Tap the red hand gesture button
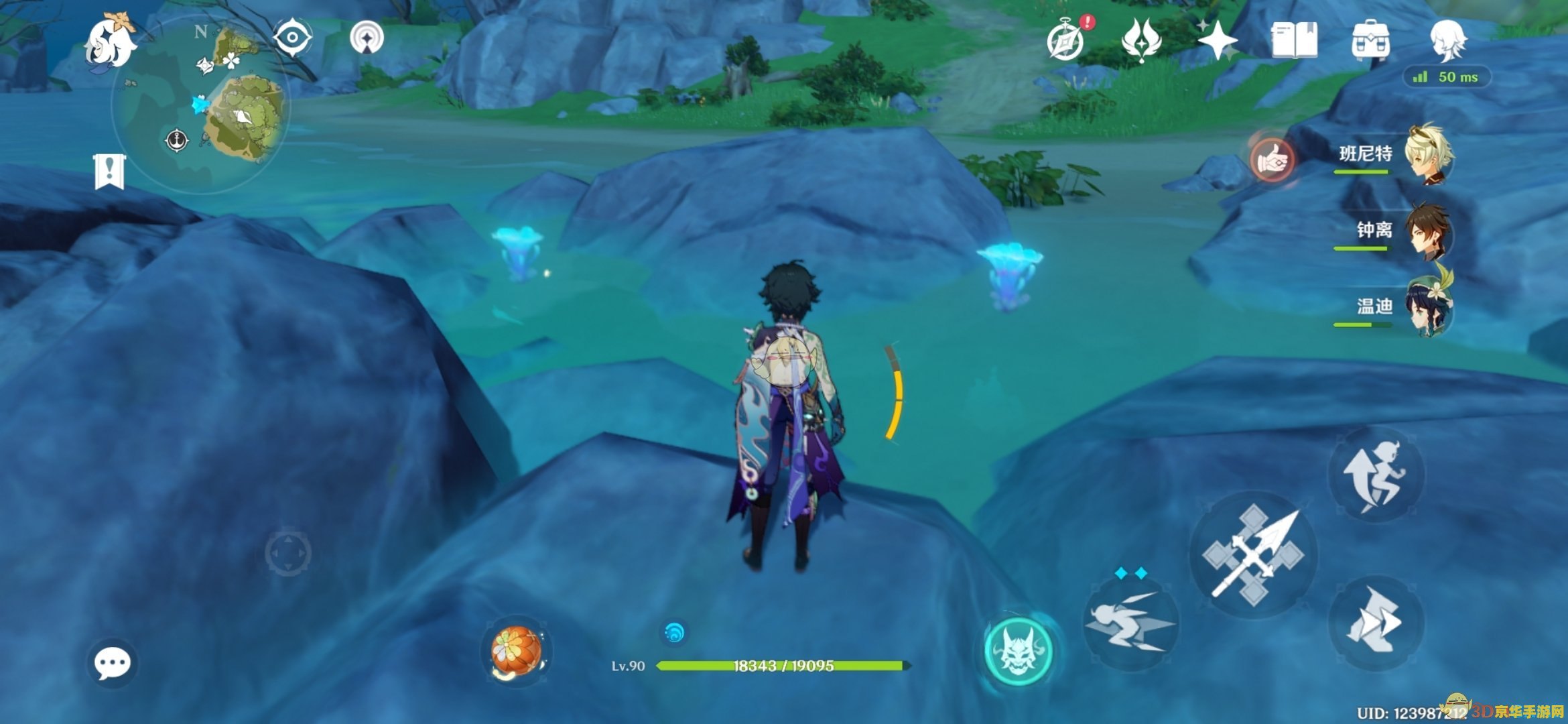This screenshot has width=1568, height=724. 1272,160
